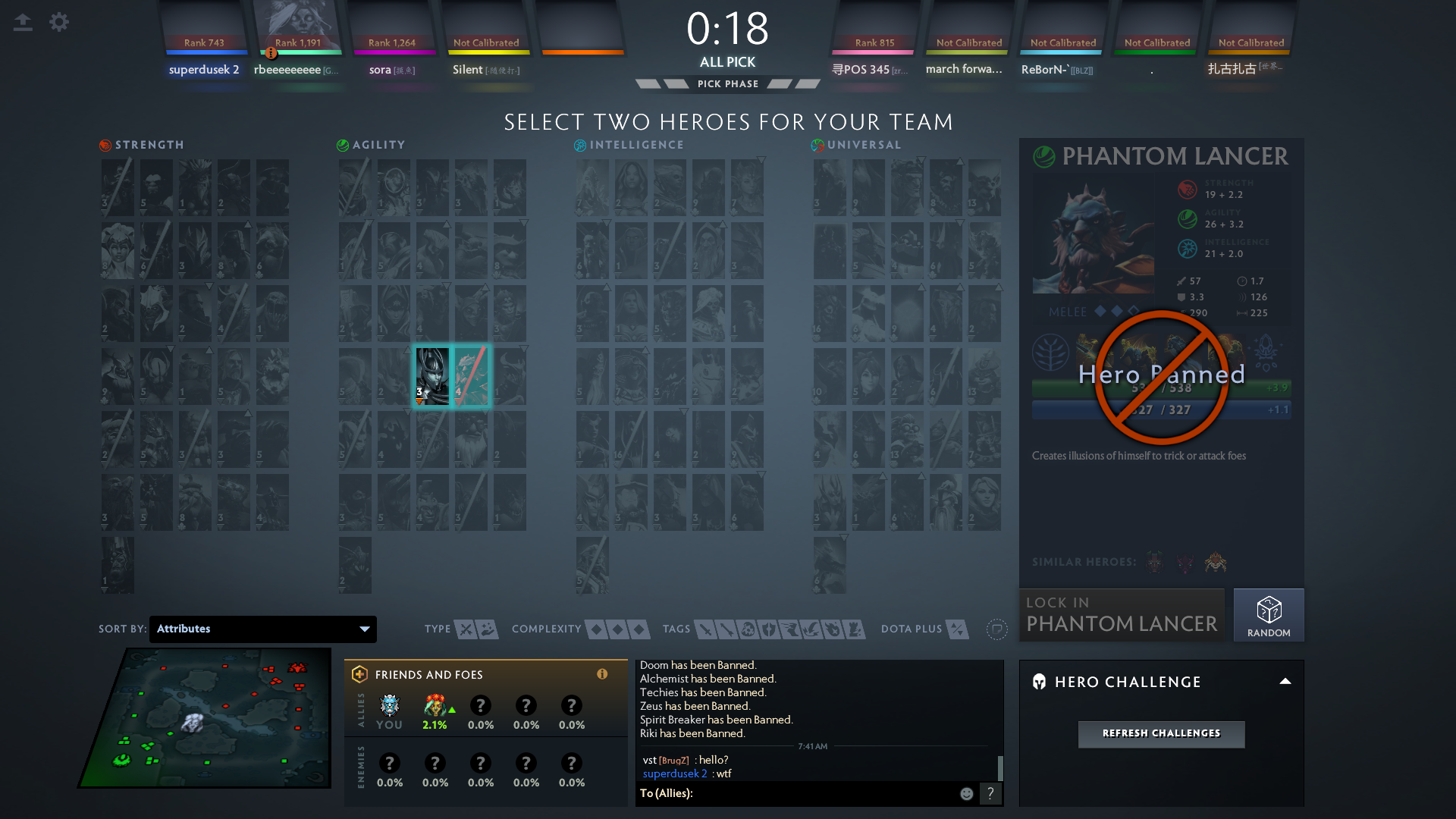1456x819 pixels.
Task: Open the Sort By Attributes dropdown
Action: 262,629
